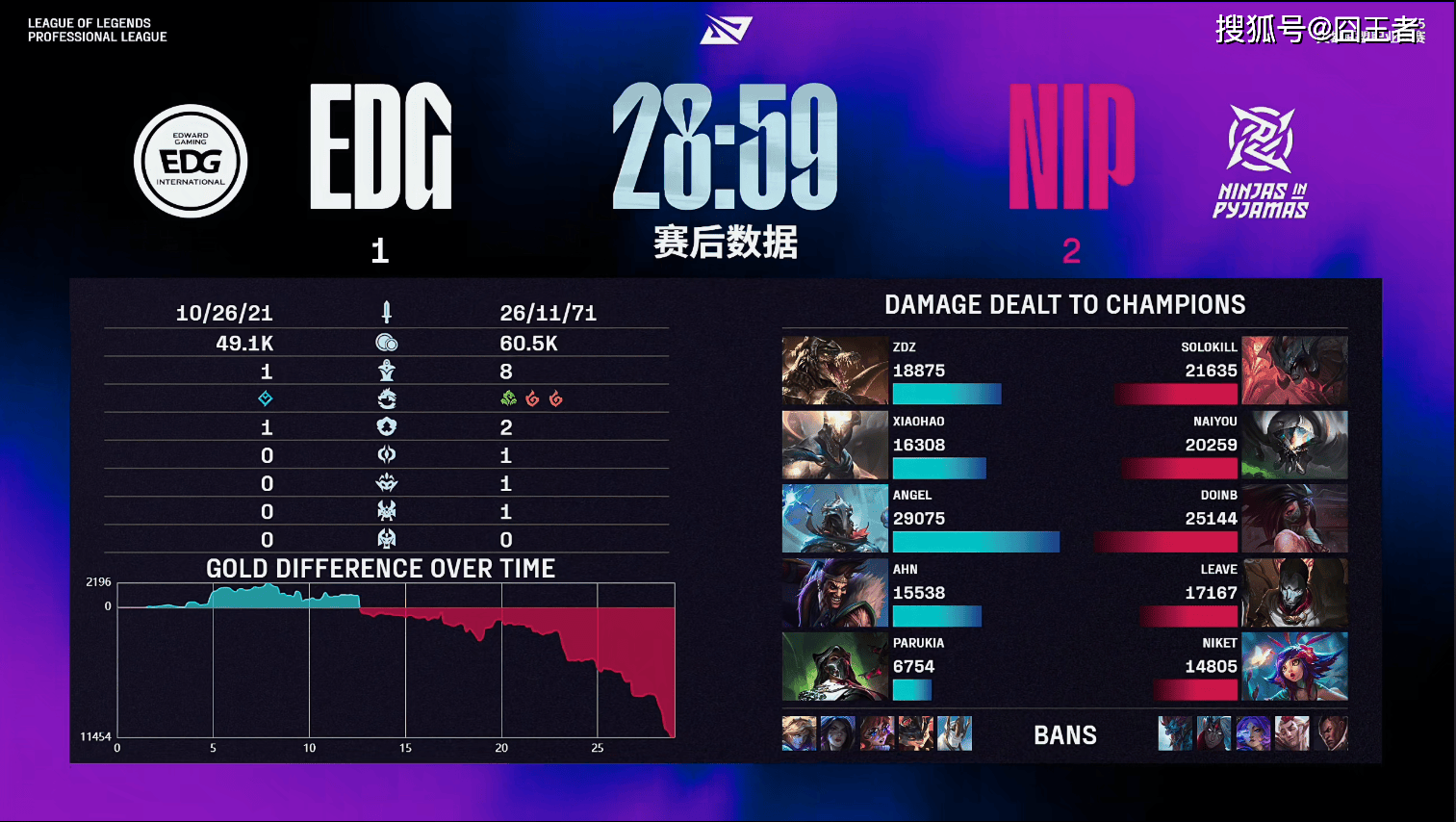Toggle NIP's green drake marker
Screen dimensions: 1456x822
(509, 398)
